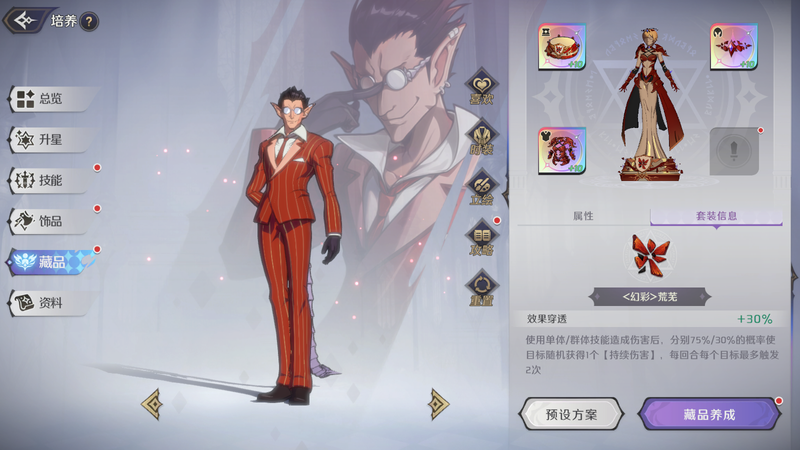
Task: Switch to the 升星 star-up menu
Action: 50,140
